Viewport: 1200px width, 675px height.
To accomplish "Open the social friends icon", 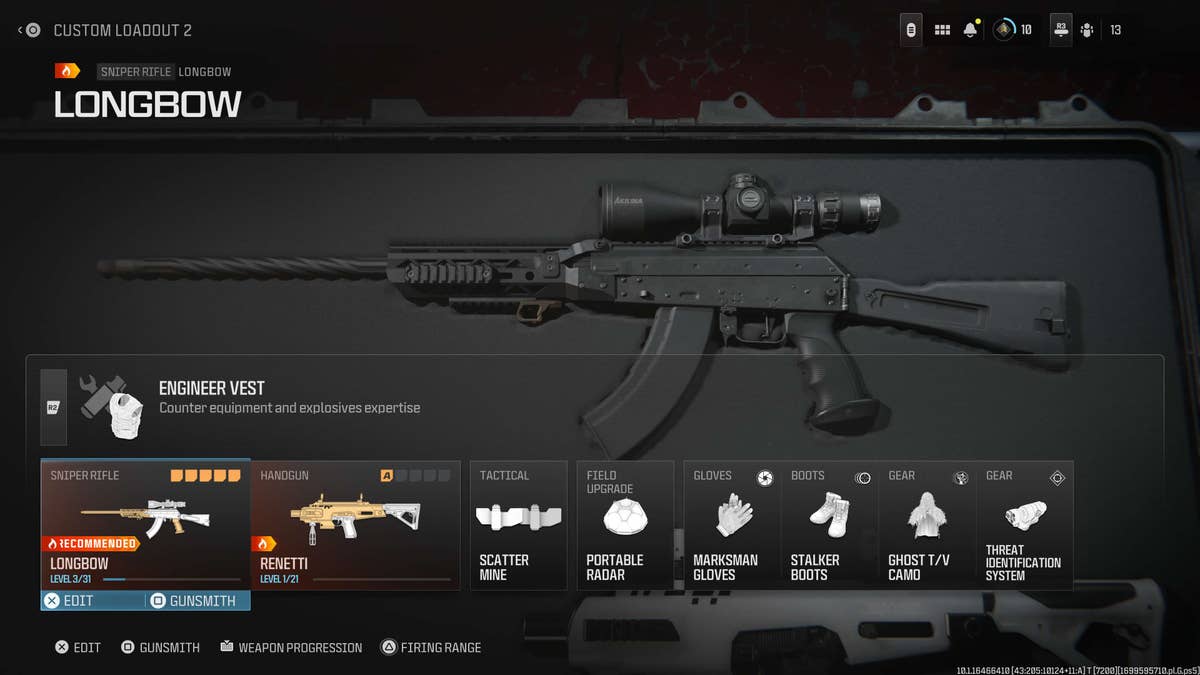I will pos(1087,30).
